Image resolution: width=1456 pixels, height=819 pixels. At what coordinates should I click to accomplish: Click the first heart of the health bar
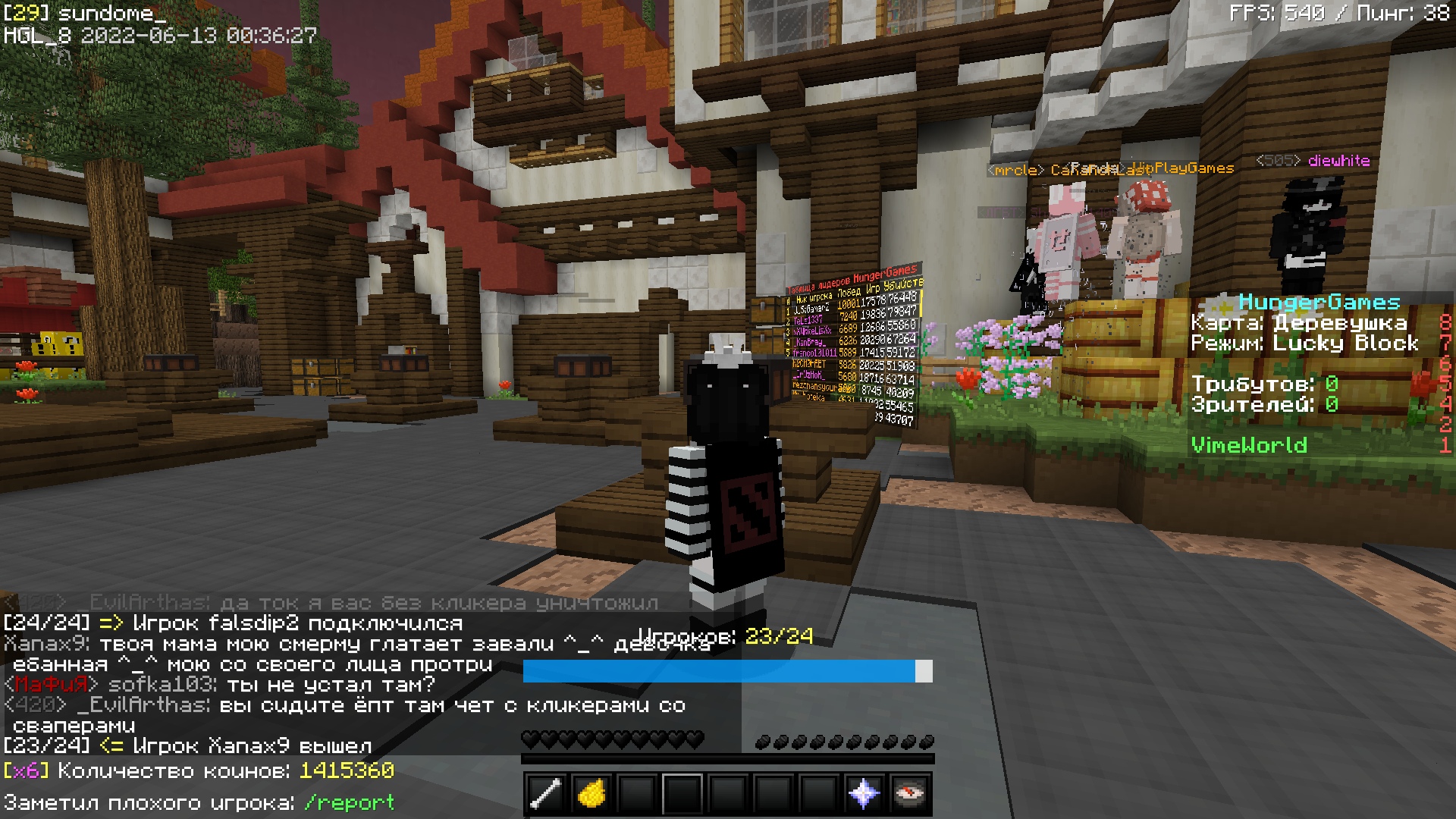click(529, 738)
